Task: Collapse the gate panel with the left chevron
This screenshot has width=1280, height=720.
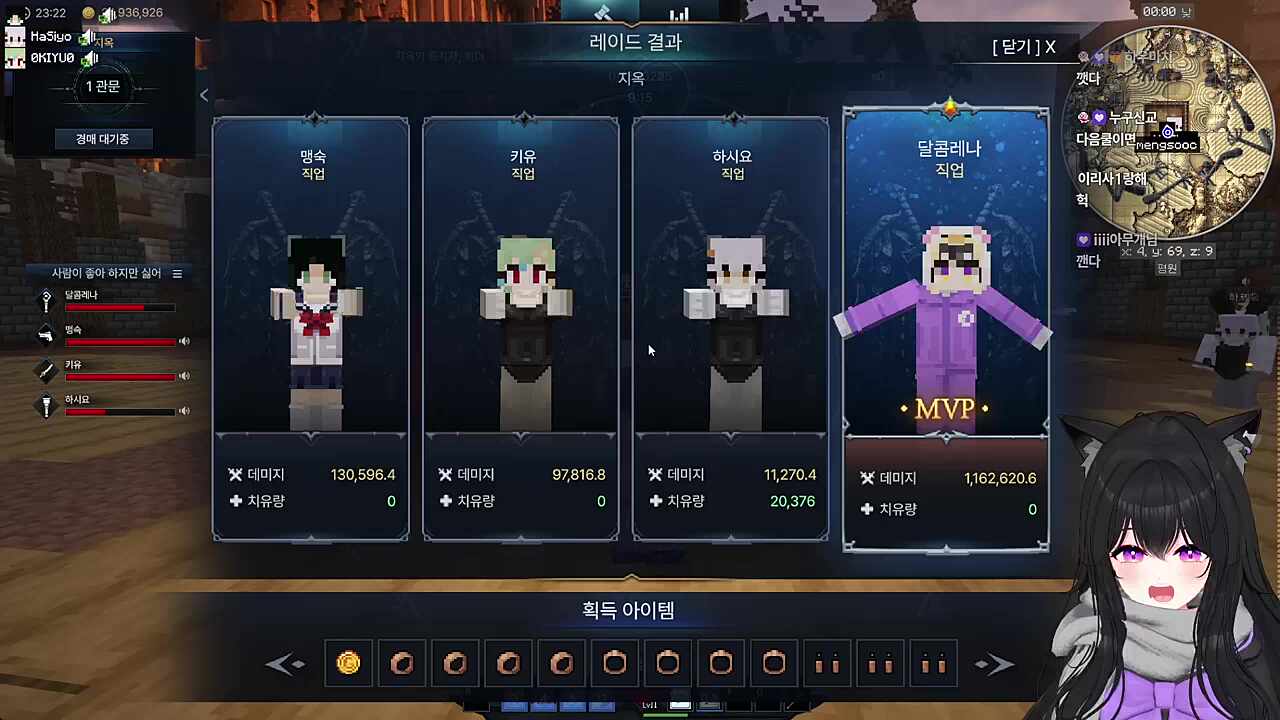Action: point(204,94)
